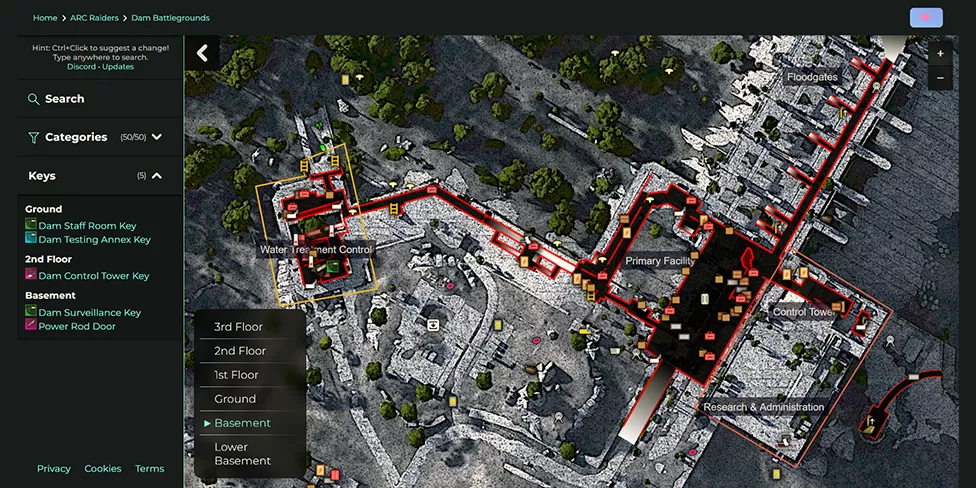Select the Dam Staff Room Key entry
This screenshot has width=976, height=488.
coord(87,226)
